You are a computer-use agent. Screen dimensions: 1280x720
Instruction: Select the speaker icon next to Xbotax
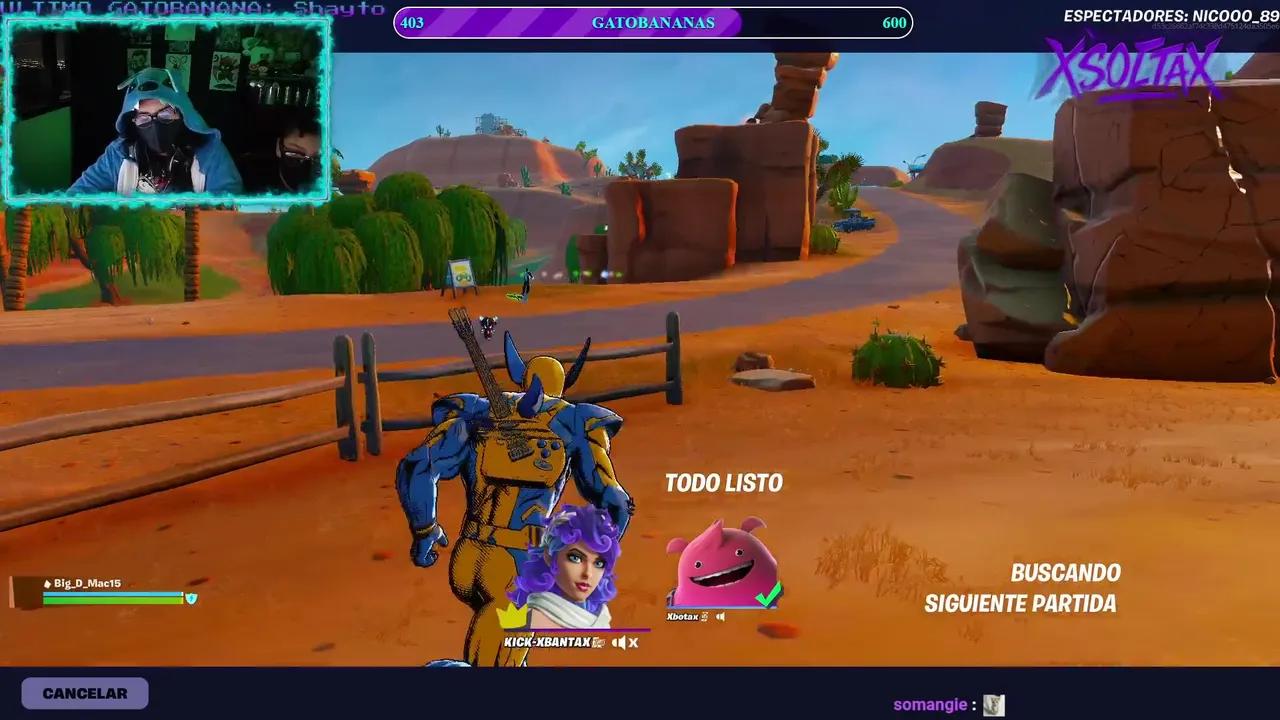coord(721,616)
